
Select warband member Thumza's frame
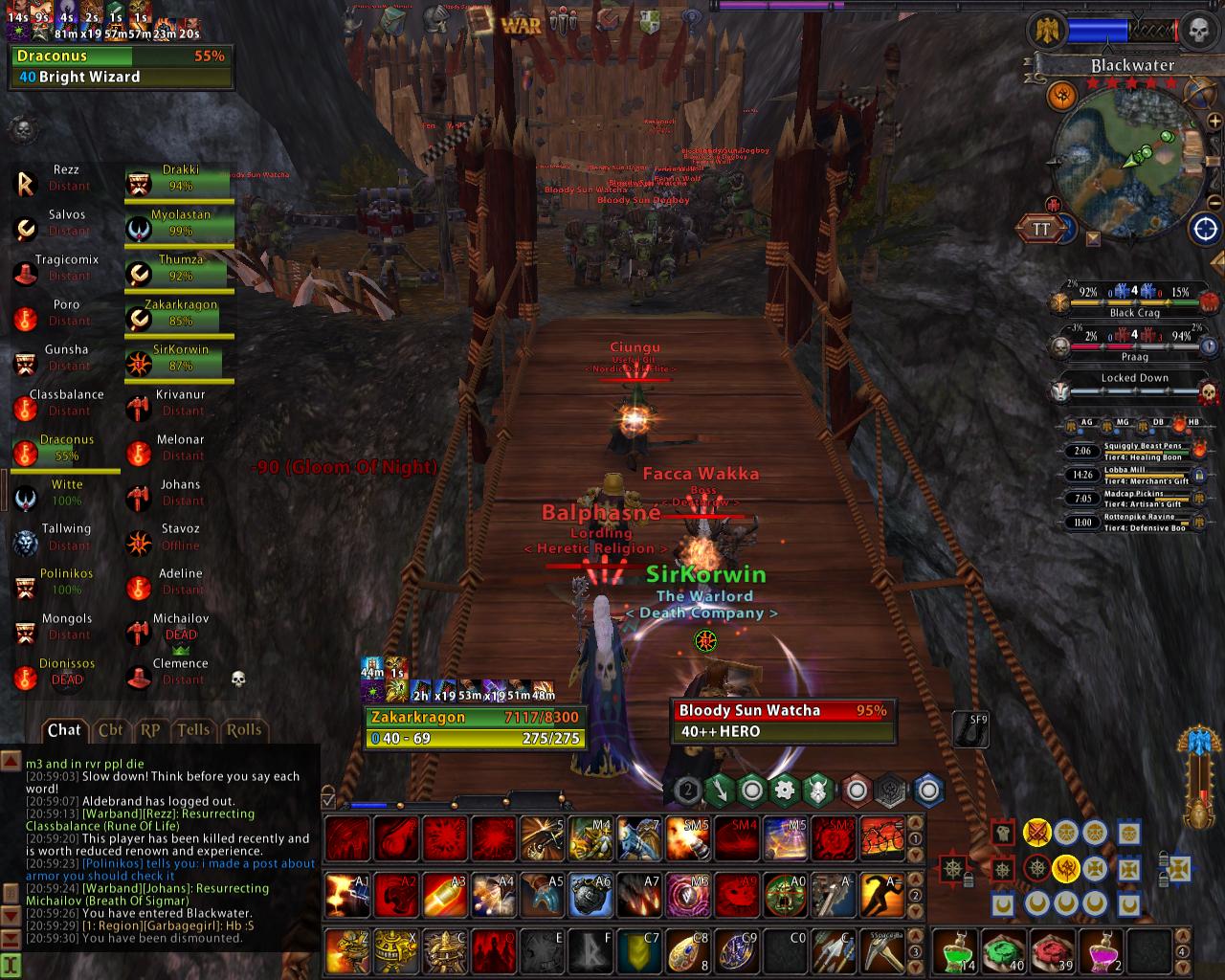click(x=179, y=269)
